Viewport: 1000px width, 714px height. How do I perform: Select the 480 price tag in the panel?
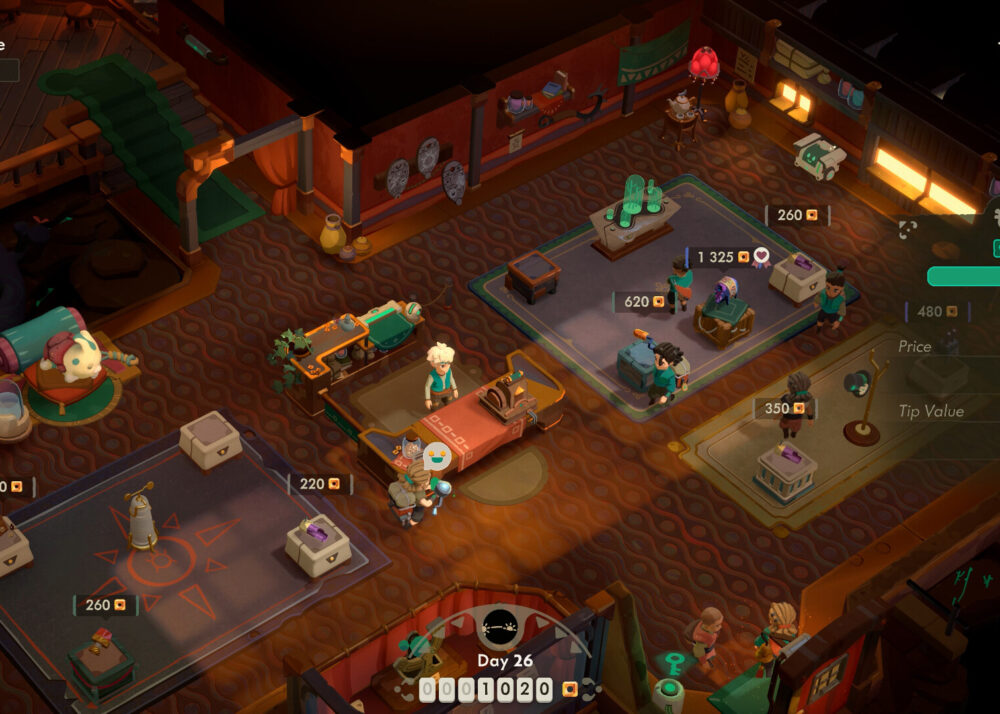[x=937, y=311]
